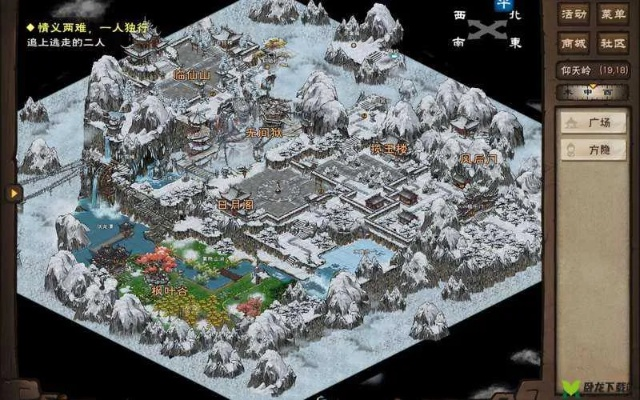Image resolution: width=640 pixels, height=400 pixels.
Task: Click the 临仙山 map location label
Action: (x=193, y=74)
